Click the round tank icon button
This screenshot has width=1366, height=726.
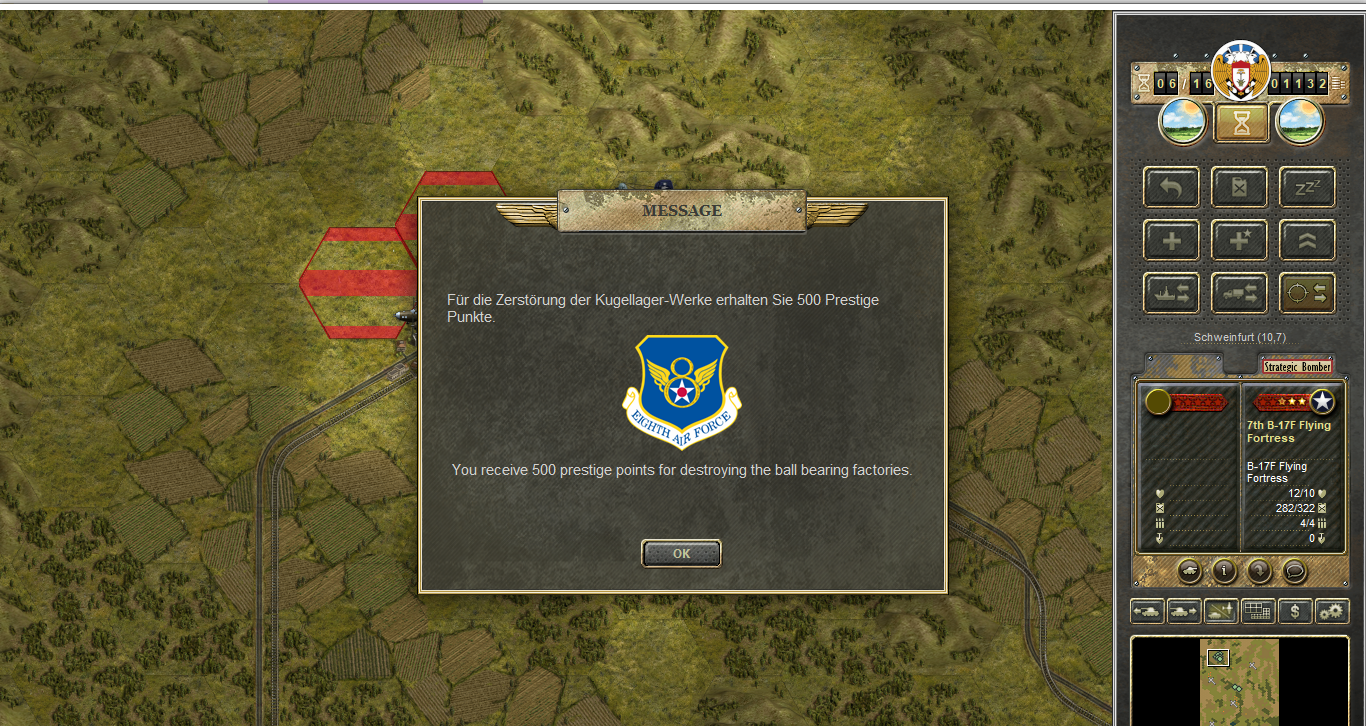coord(1189,571)
